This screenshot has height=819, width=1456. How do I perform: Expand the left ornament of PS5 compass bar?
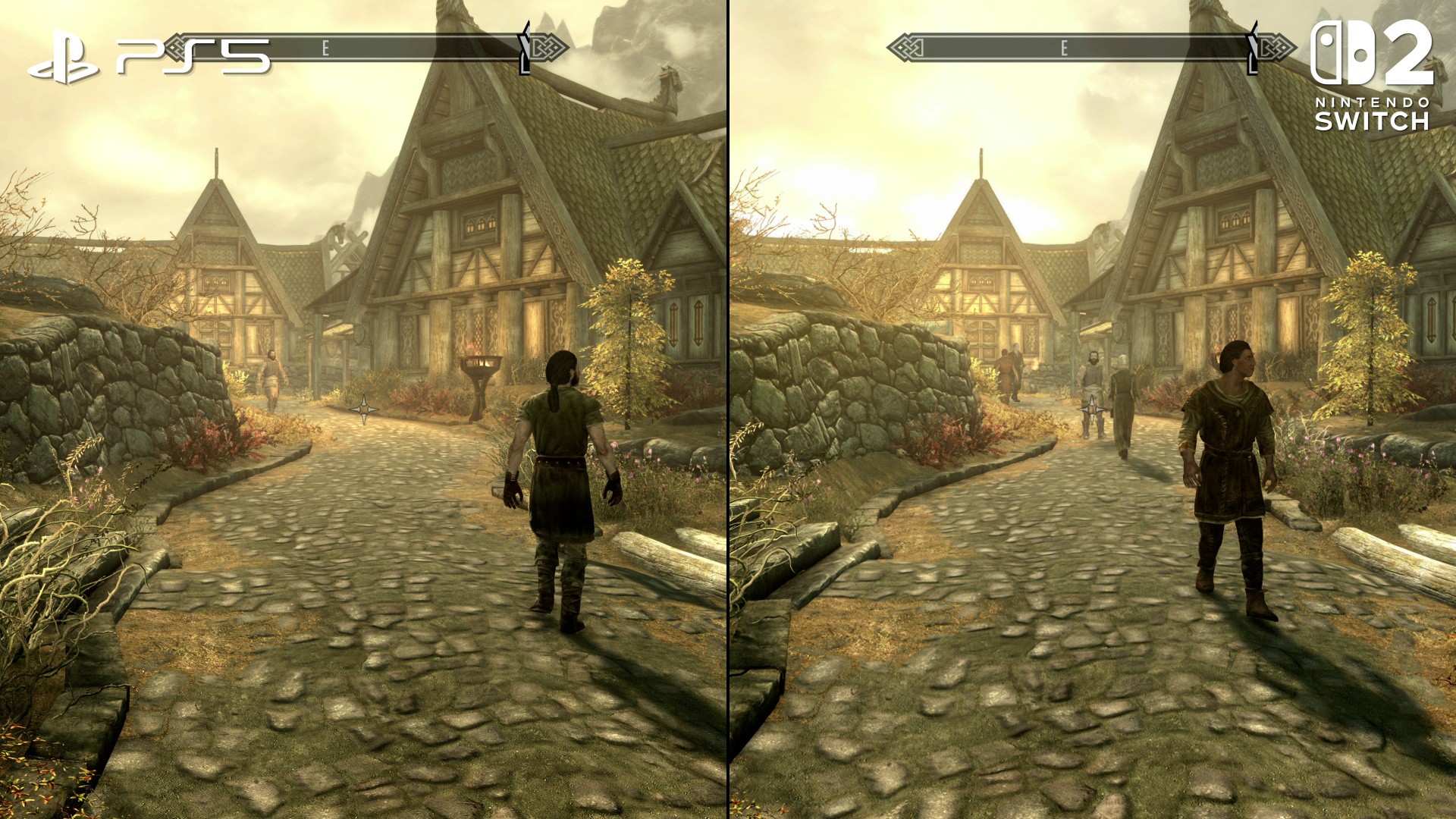pyautogui.click(x=173, y=48)
